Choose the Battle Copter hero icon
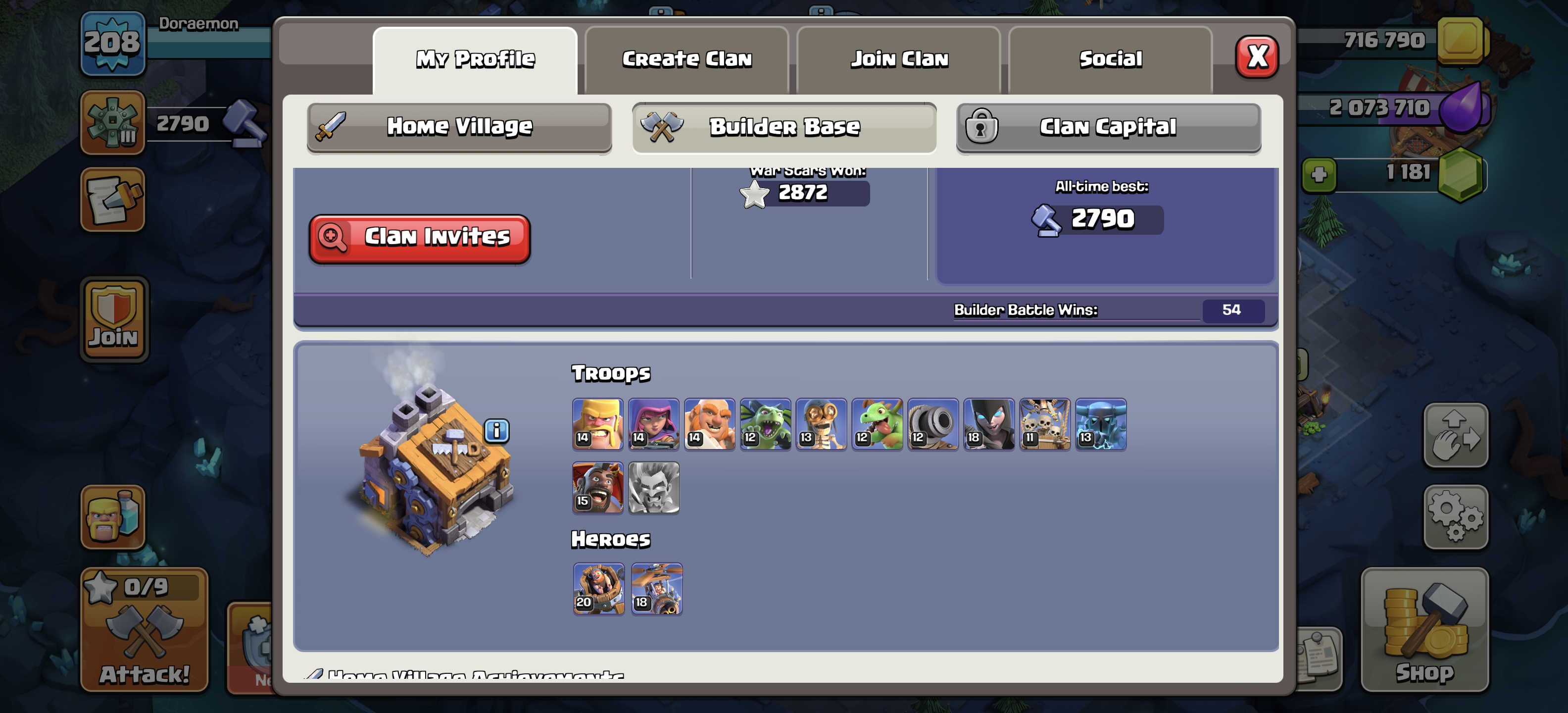This screenshot has height=713, width=1568. [657, 588]
